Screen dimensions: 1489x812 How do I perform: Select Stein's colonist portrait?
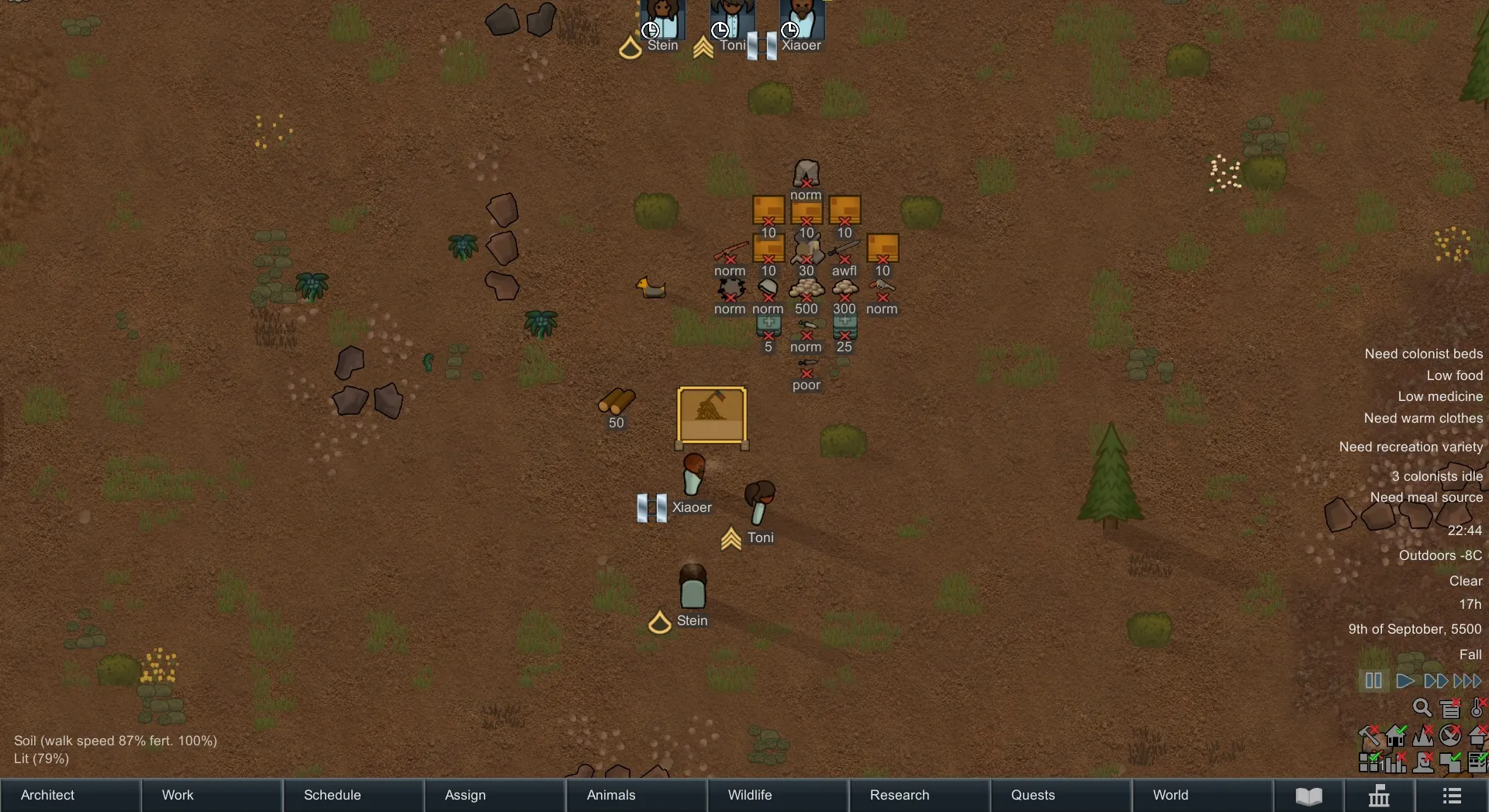[x=662, y=19]
